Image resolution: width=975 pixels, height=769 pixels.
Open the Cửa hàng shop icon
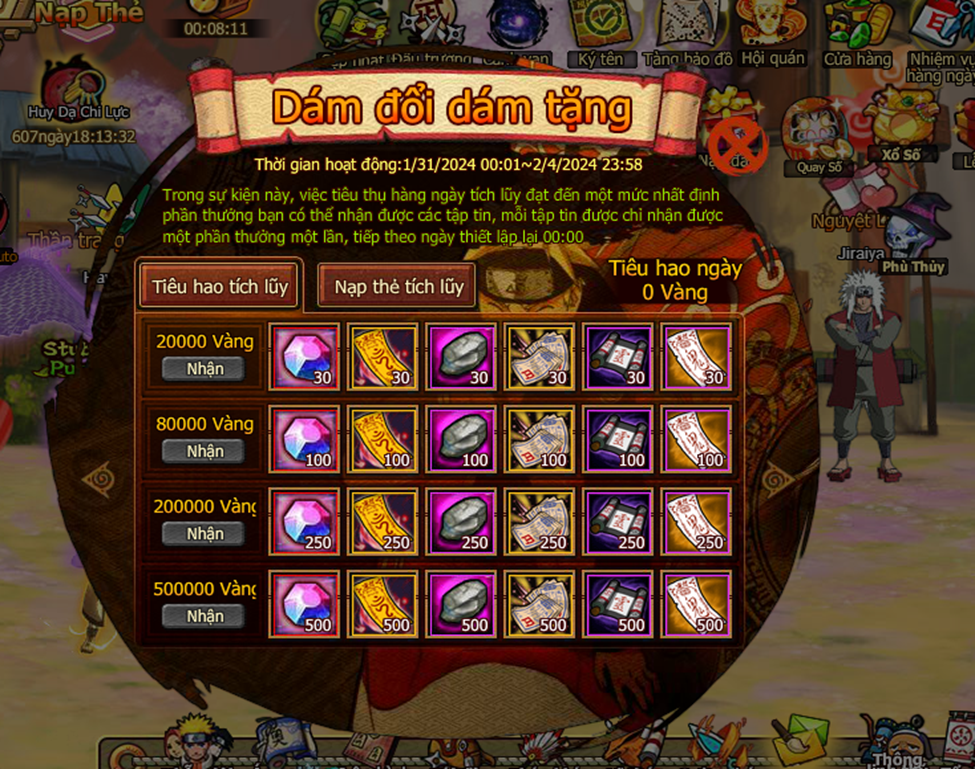coord(857,35)
